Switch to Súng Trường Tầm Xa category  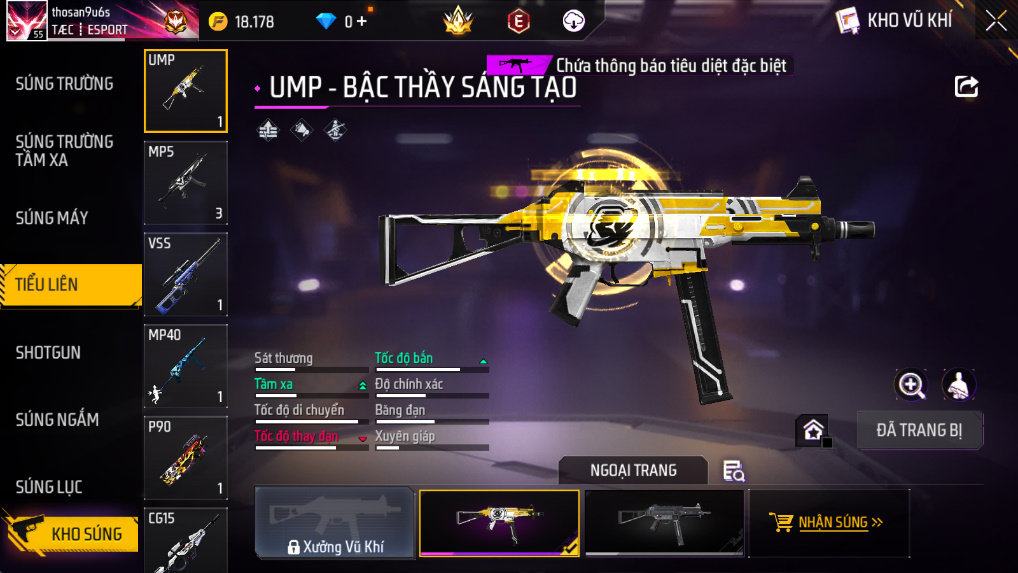click(x=64, y=150)
